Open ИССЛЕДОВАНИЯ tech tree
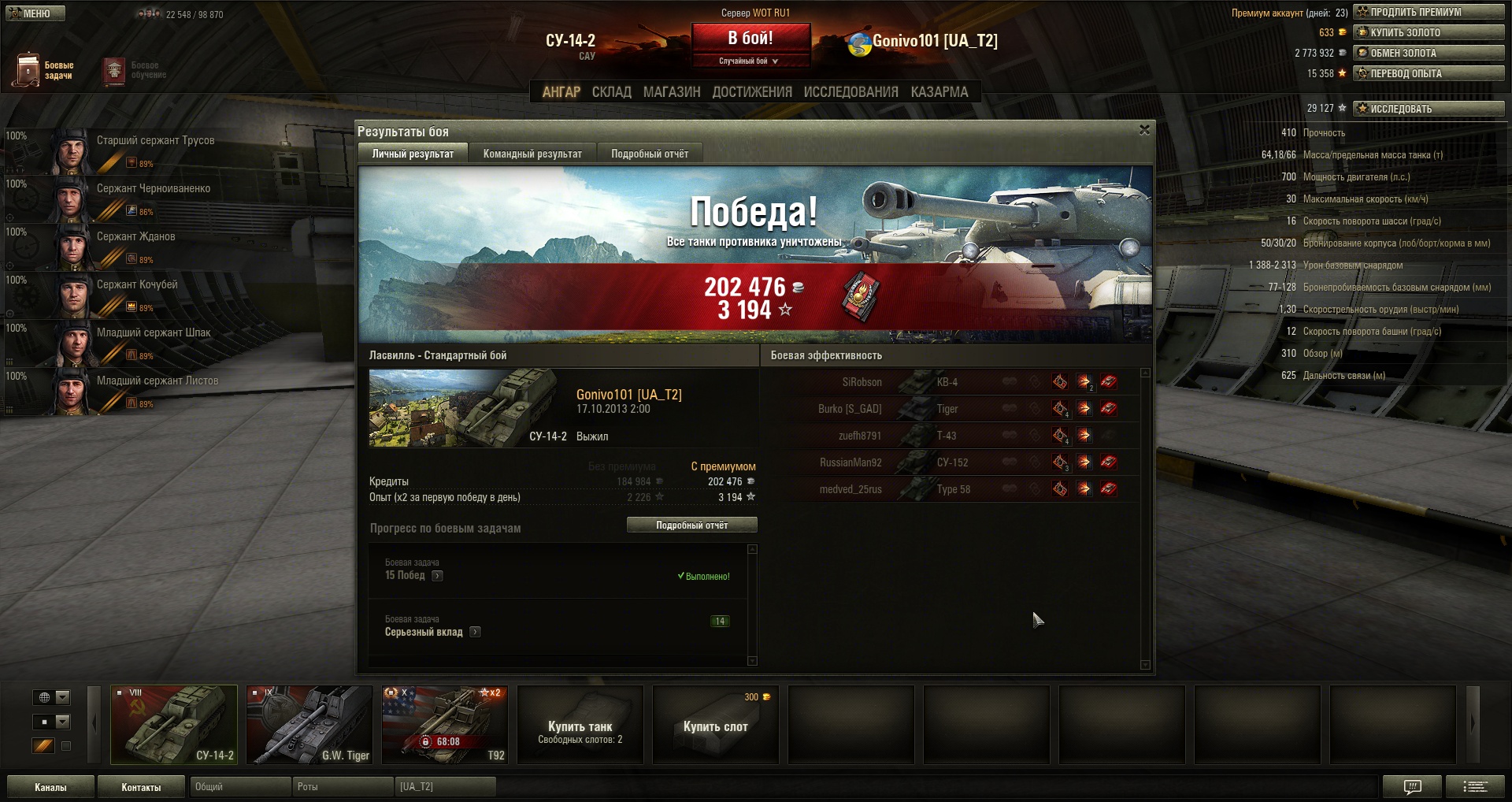Viewport: 1512px width, 802px height. (850, 92)
